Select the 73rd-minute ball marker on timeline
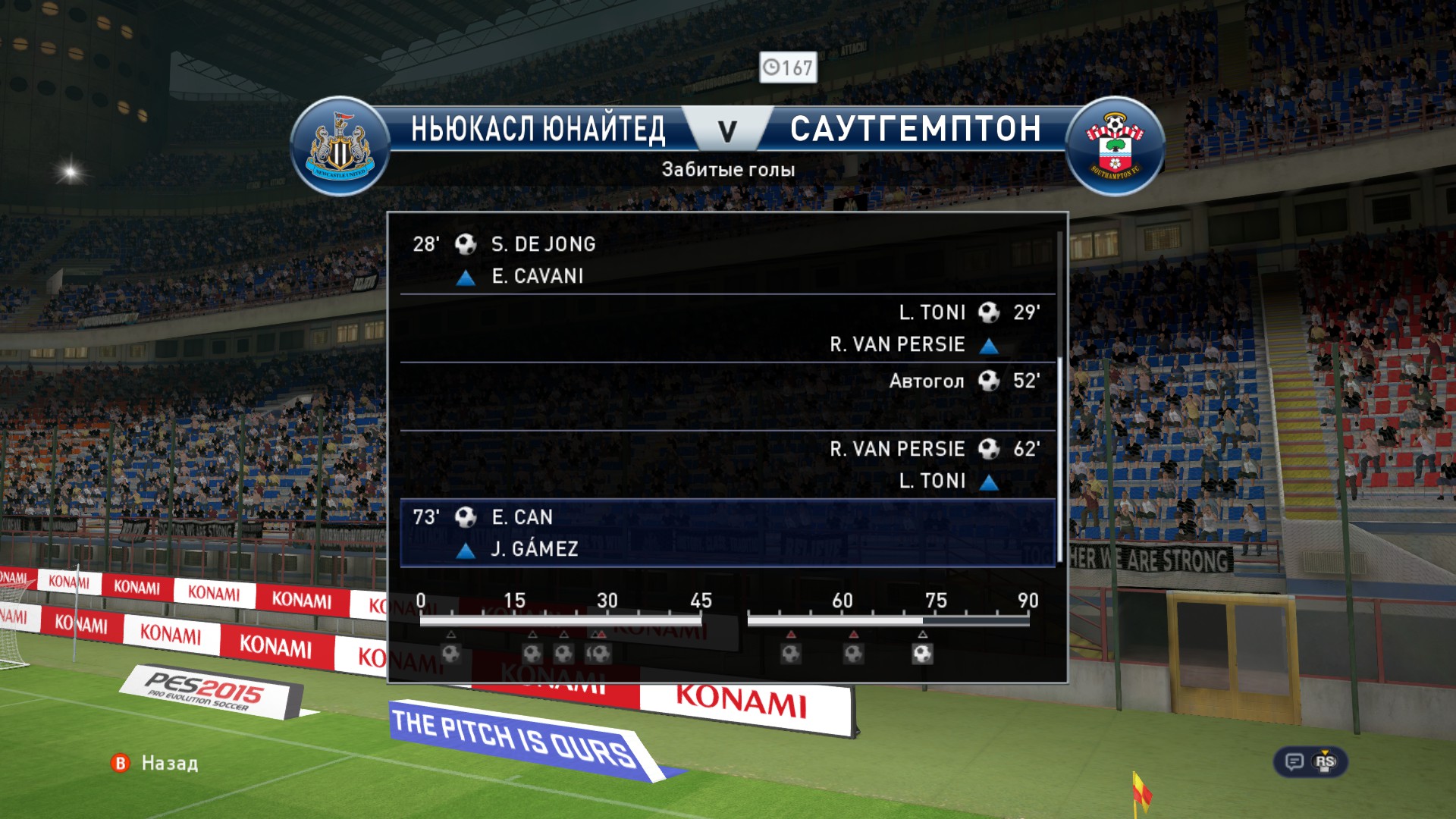The width and height of the screenshot is (1456, 819). tap(922, 653)
